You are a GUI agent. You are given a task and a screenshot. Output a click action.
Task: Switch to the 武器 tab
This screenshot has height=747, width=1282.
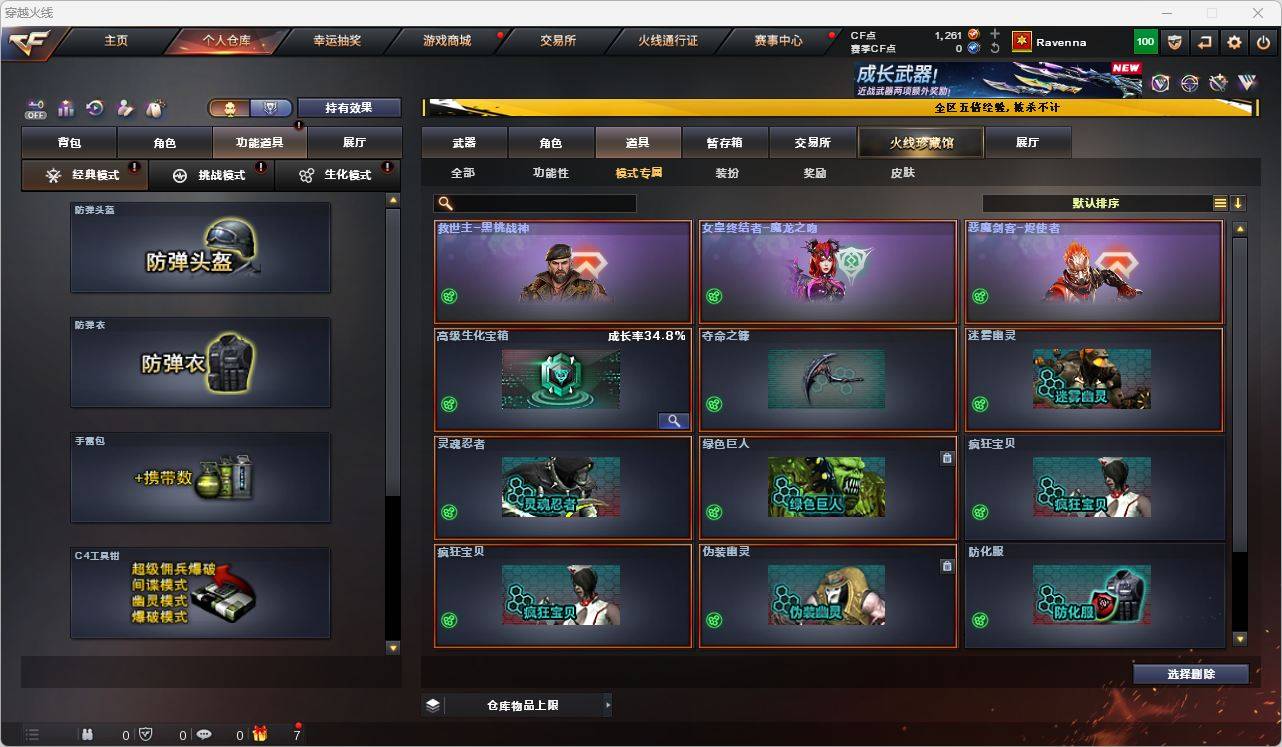pos(463,142)
